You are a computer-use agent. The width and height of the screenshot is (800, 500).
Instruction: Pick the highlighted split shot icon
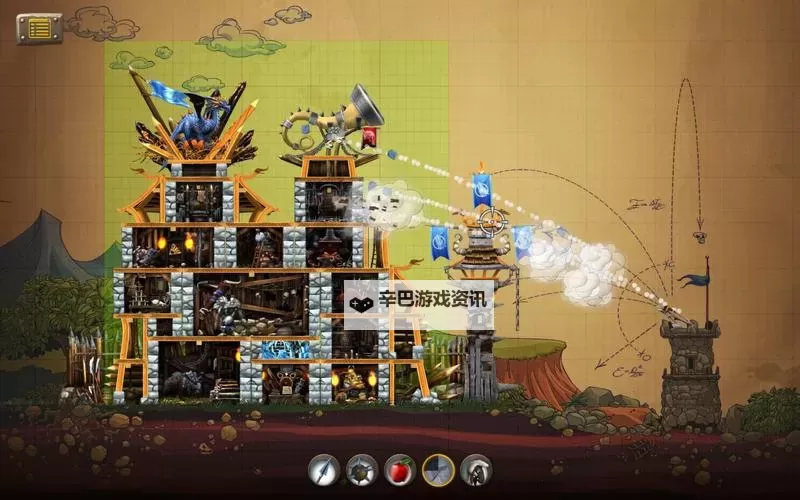tap(437, 469)
